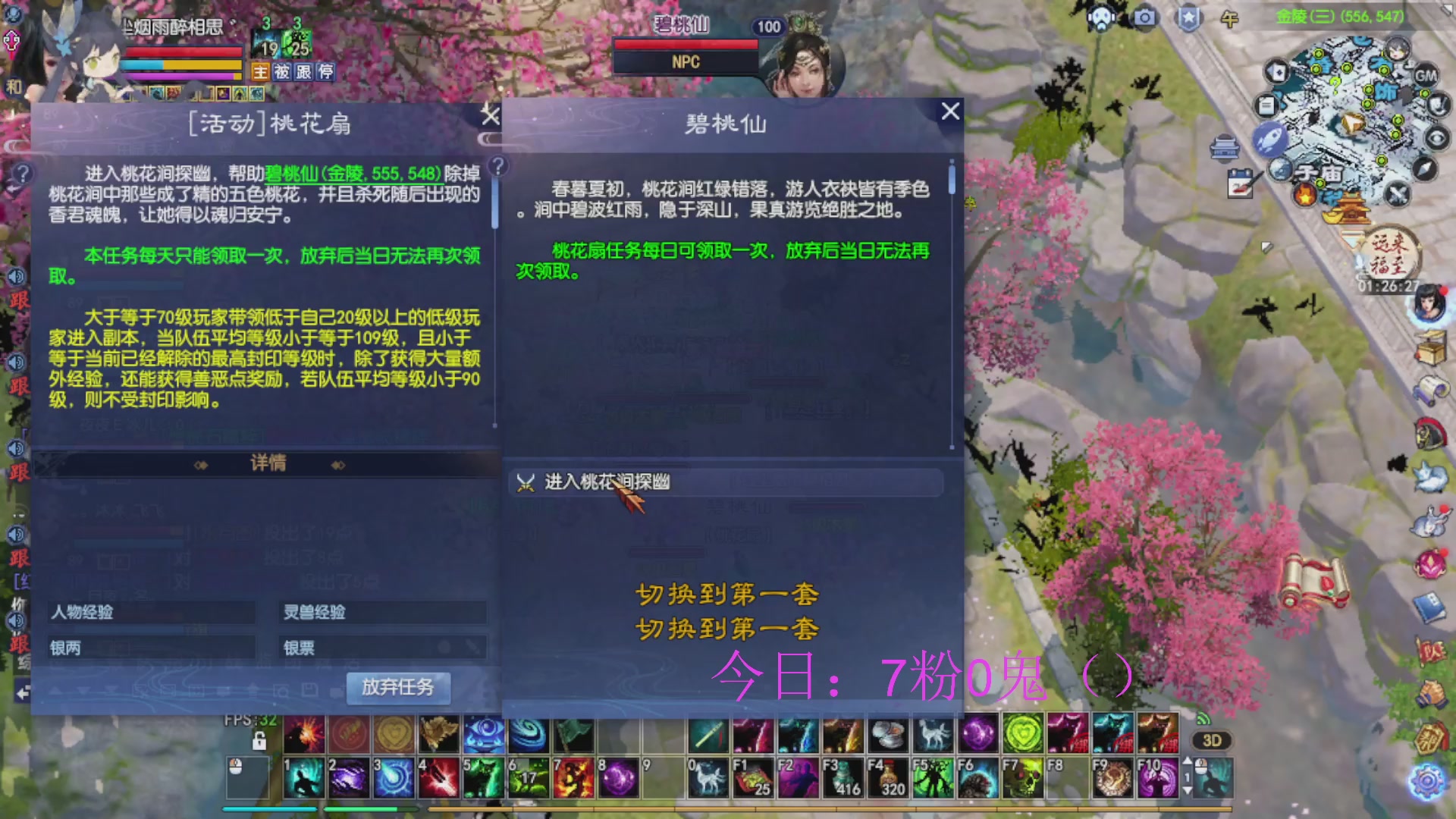Click the 放弃任务 abandon quest button
Image resolution: width=1456 pixels, height=819 pixels.
pos(398,687)
